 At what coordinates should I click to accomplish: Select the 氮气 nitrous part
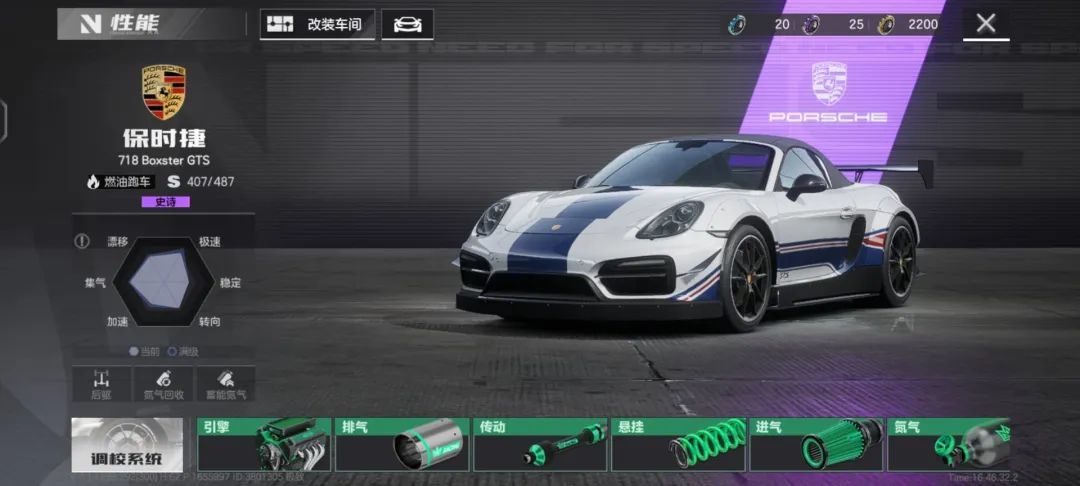948,445
